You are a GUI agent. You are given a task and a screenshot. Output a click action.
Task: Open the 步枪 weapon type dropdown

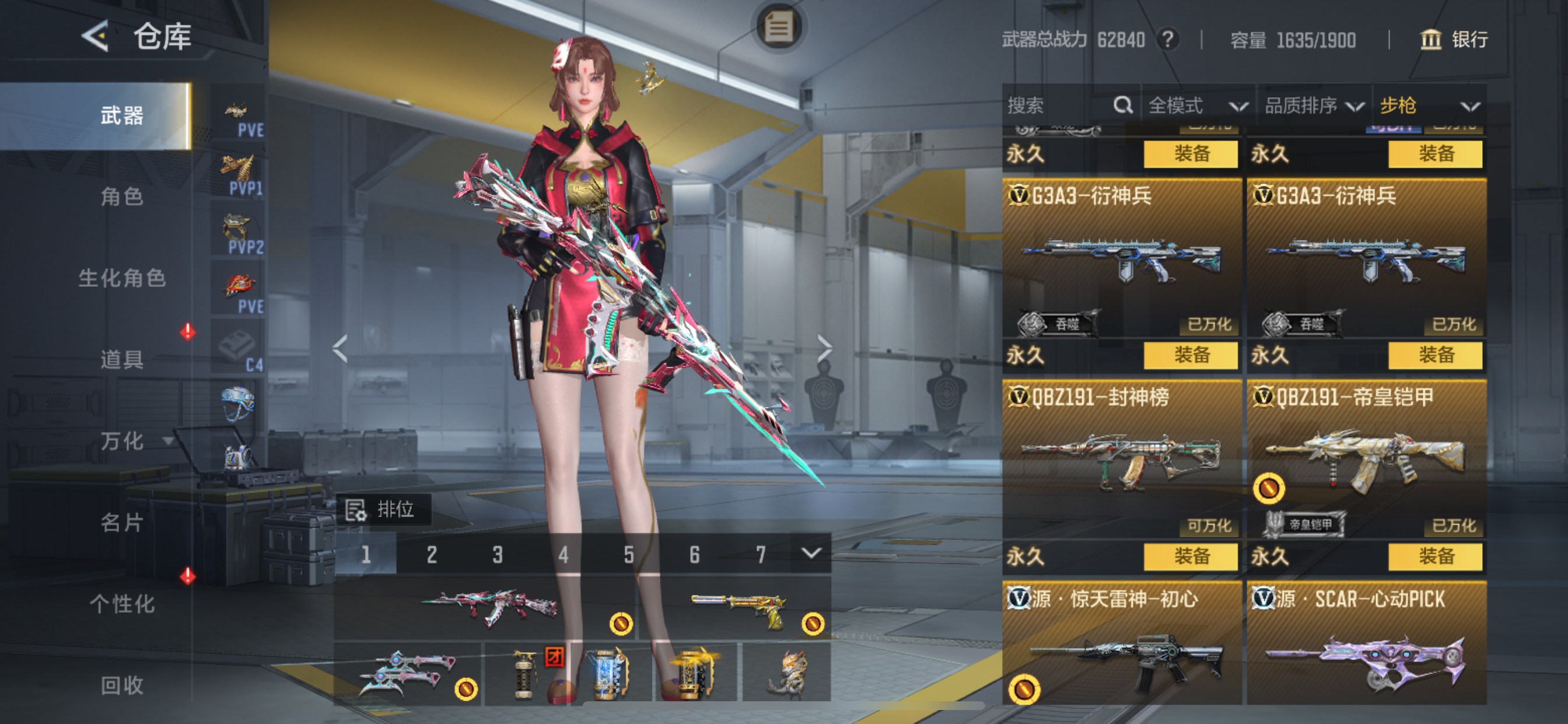pos(1428,106)
